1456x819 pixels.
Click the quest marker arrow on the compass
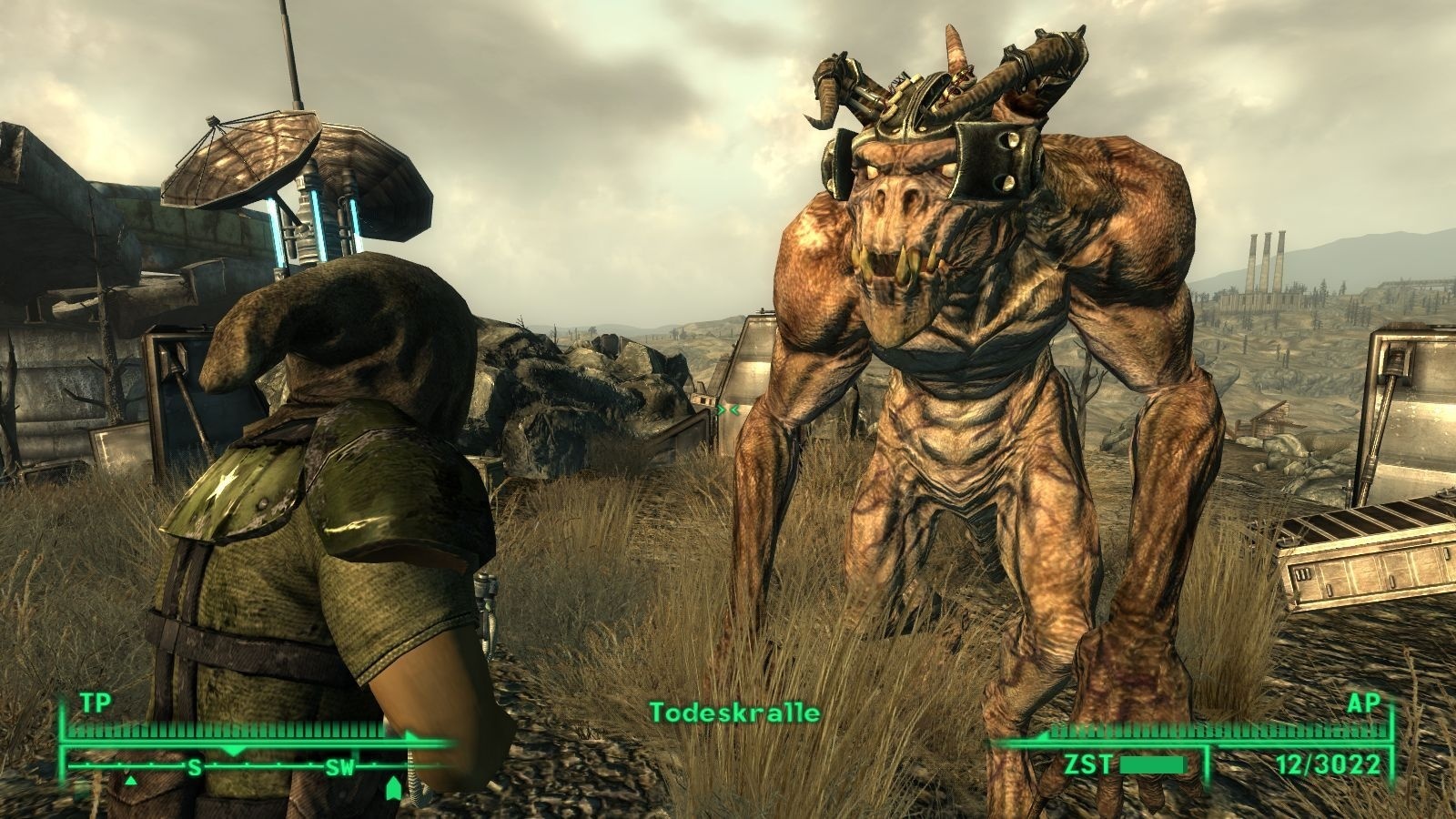(x=393, y=786)
